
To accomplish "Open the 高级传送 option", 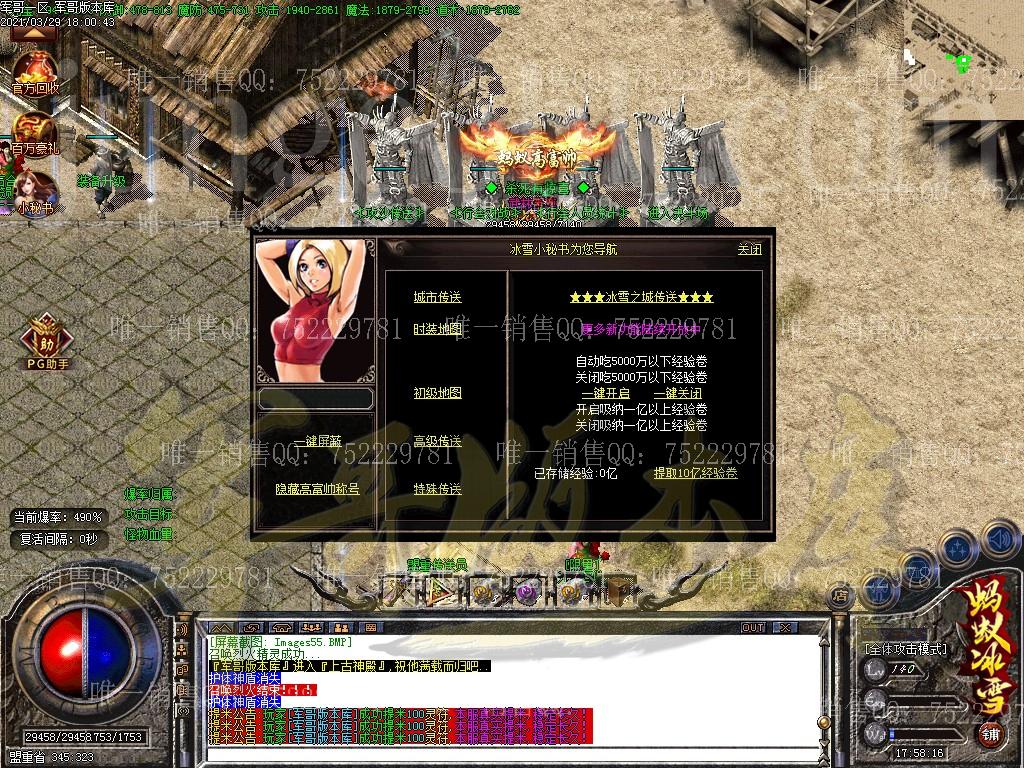I will 438,441.
